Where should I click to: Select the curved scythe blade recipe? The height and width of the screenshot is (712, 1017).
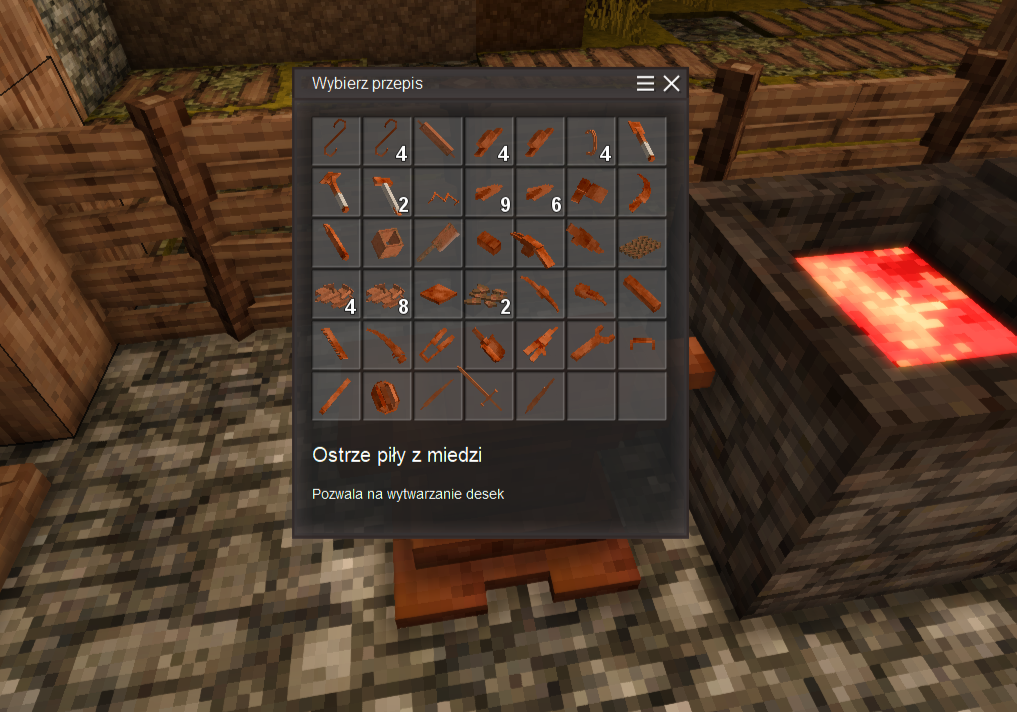point(642,193)
